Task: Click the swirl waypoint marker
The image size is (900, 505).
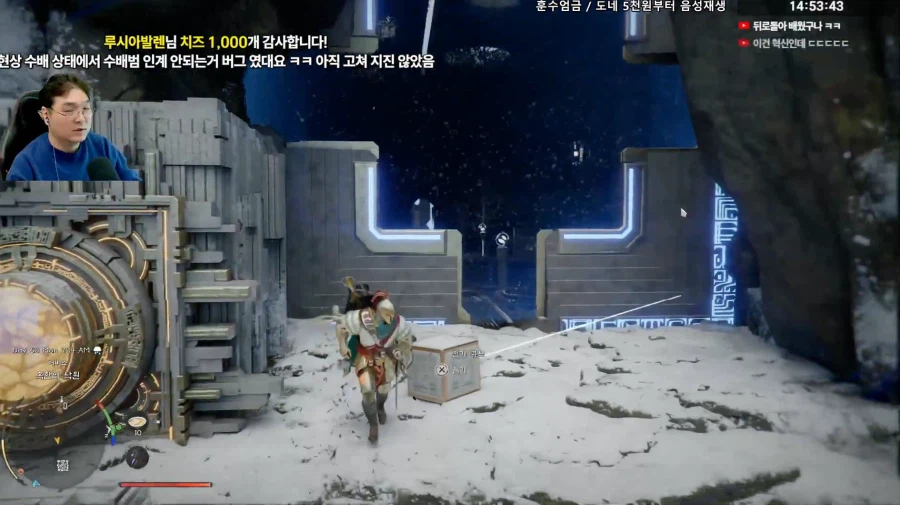Action: (502, 238)
